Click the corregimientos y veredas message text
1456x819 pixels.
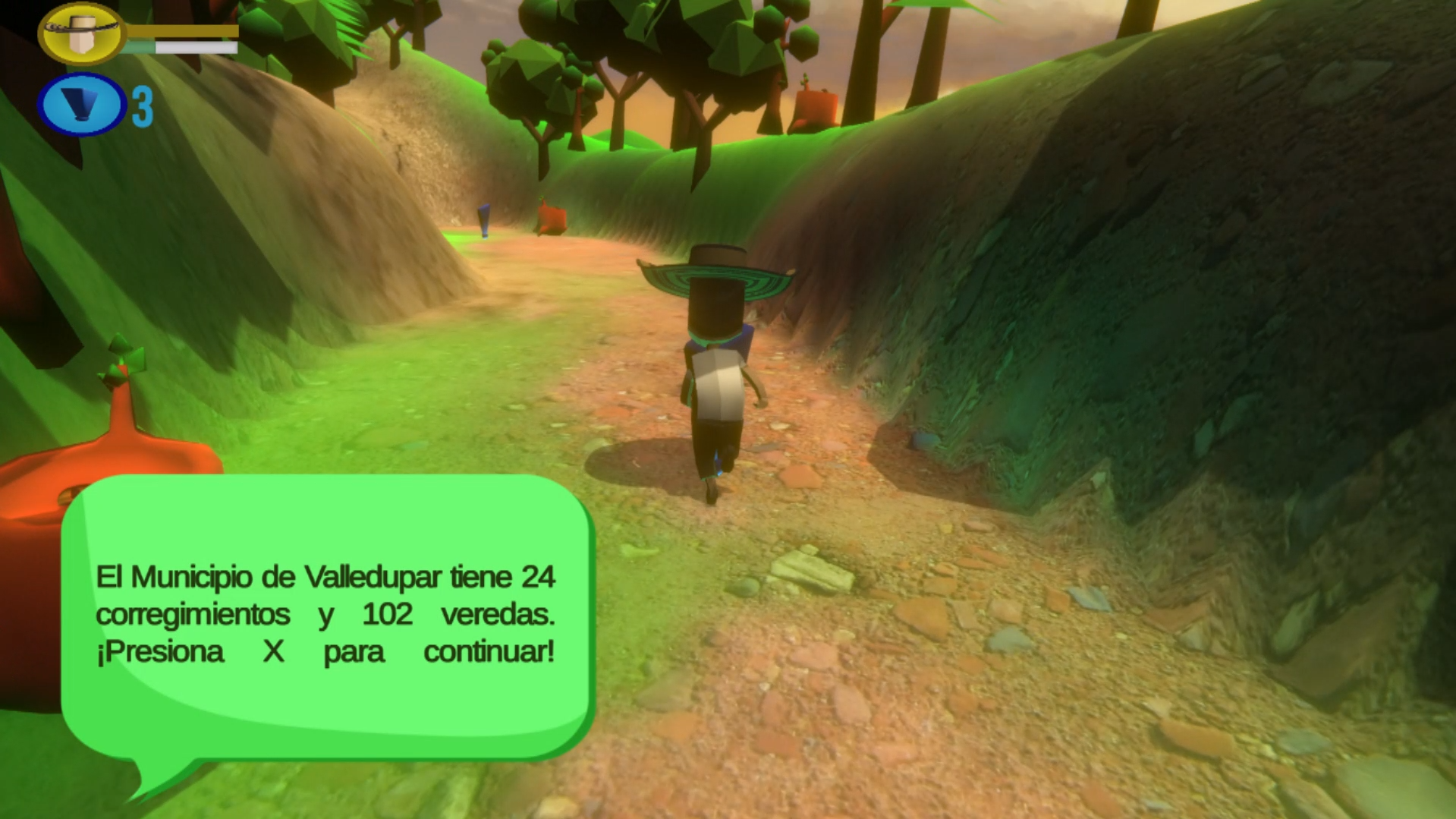[326, 613]
